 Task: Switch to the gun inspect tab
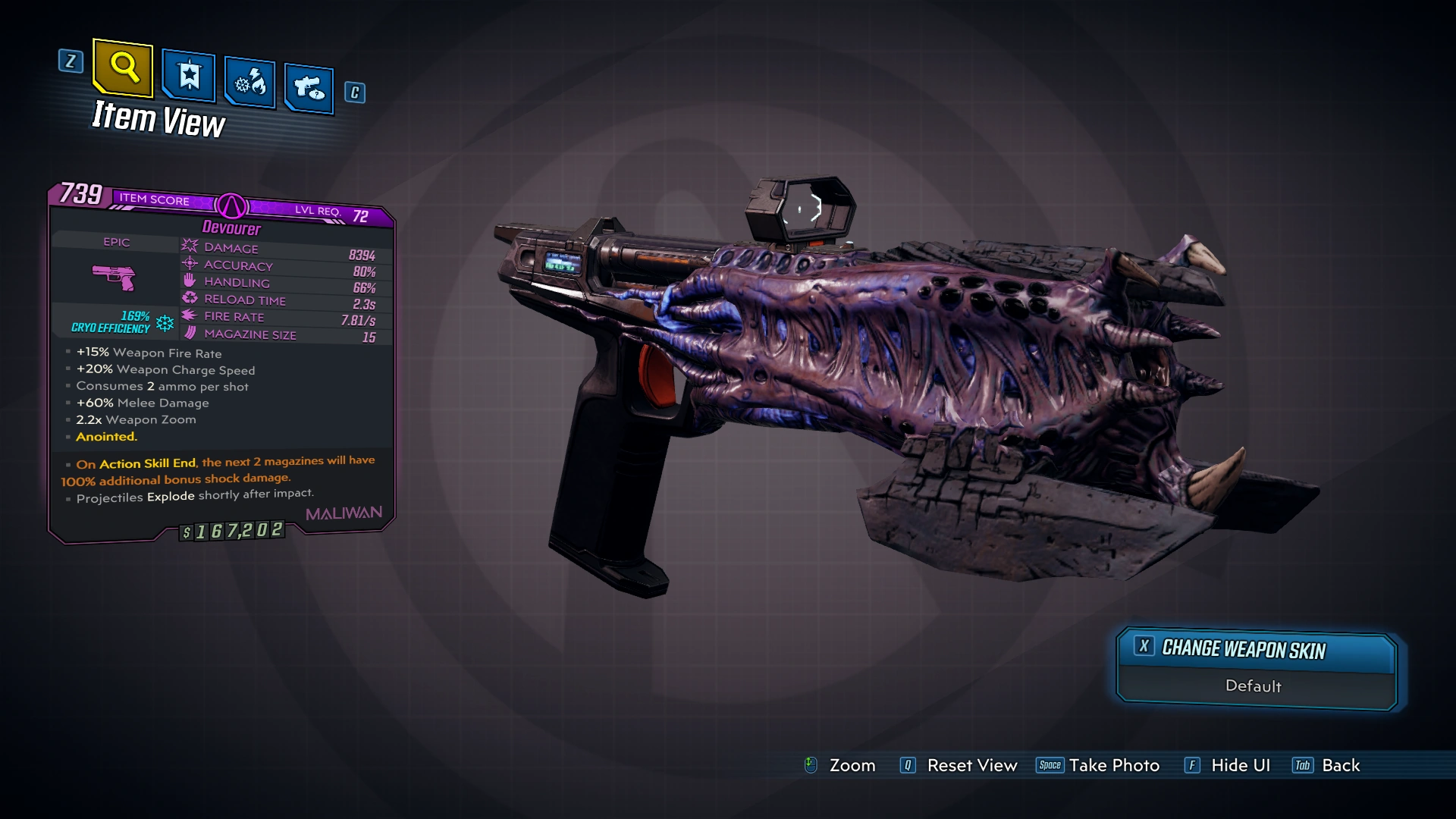click(x=309, y=88)
